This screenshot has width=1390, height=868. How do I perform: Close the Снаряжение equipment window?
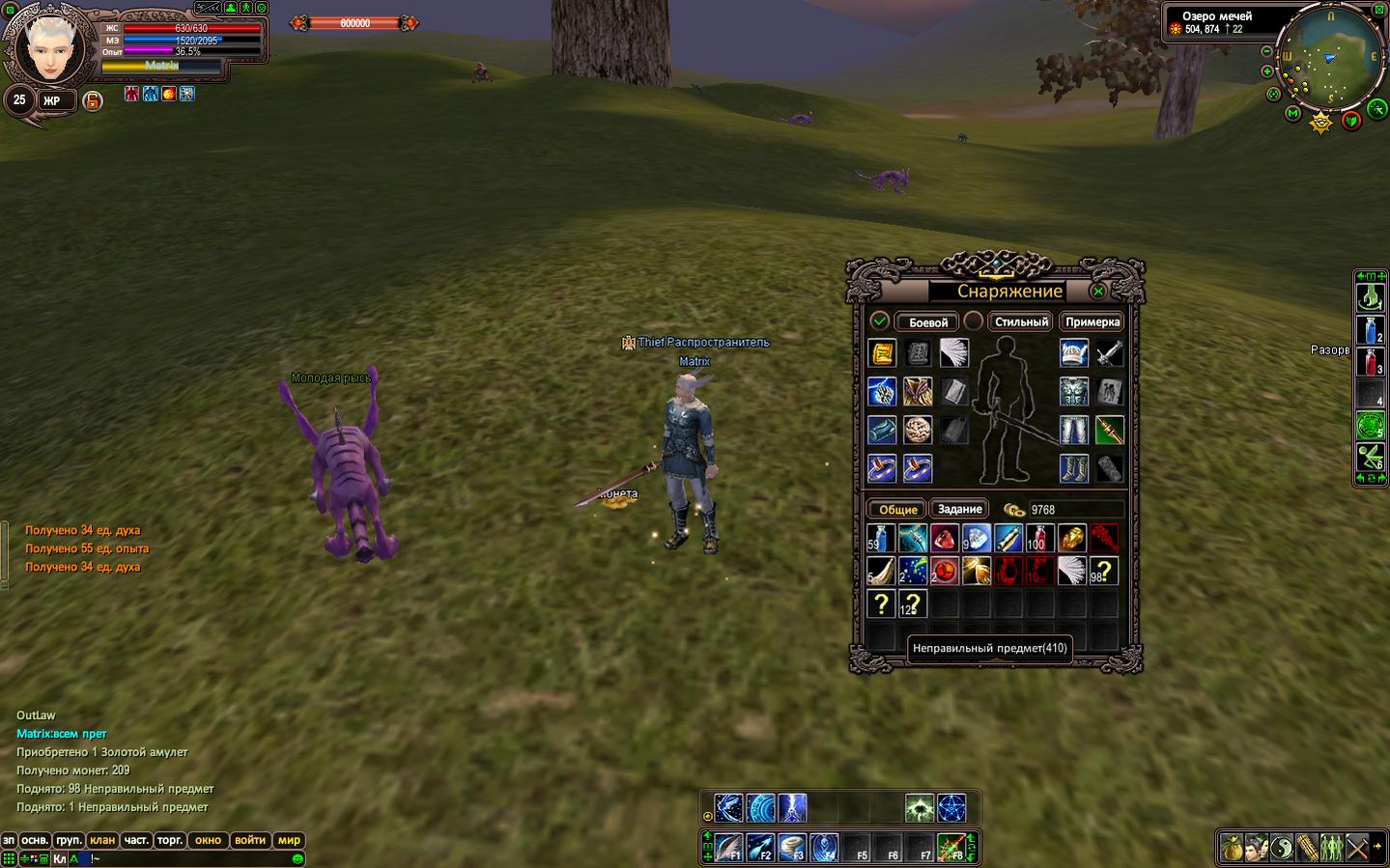[1098, 291]
